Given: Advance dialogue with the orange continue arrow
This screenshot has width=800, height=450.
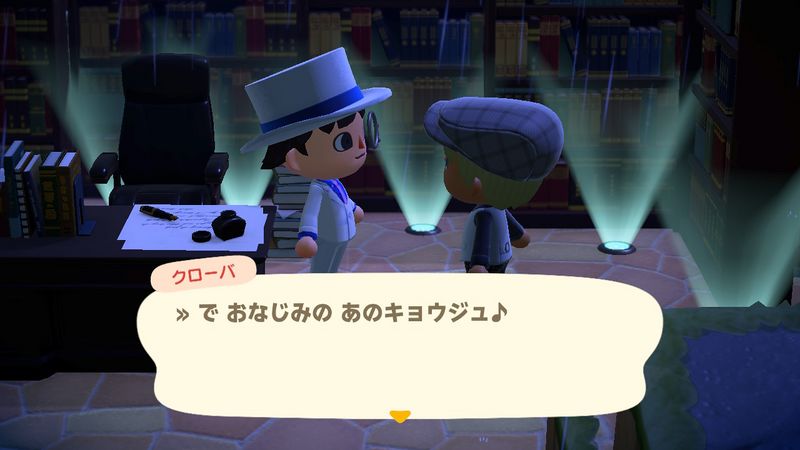Looking at the screenshot, I should click(400, 415).
